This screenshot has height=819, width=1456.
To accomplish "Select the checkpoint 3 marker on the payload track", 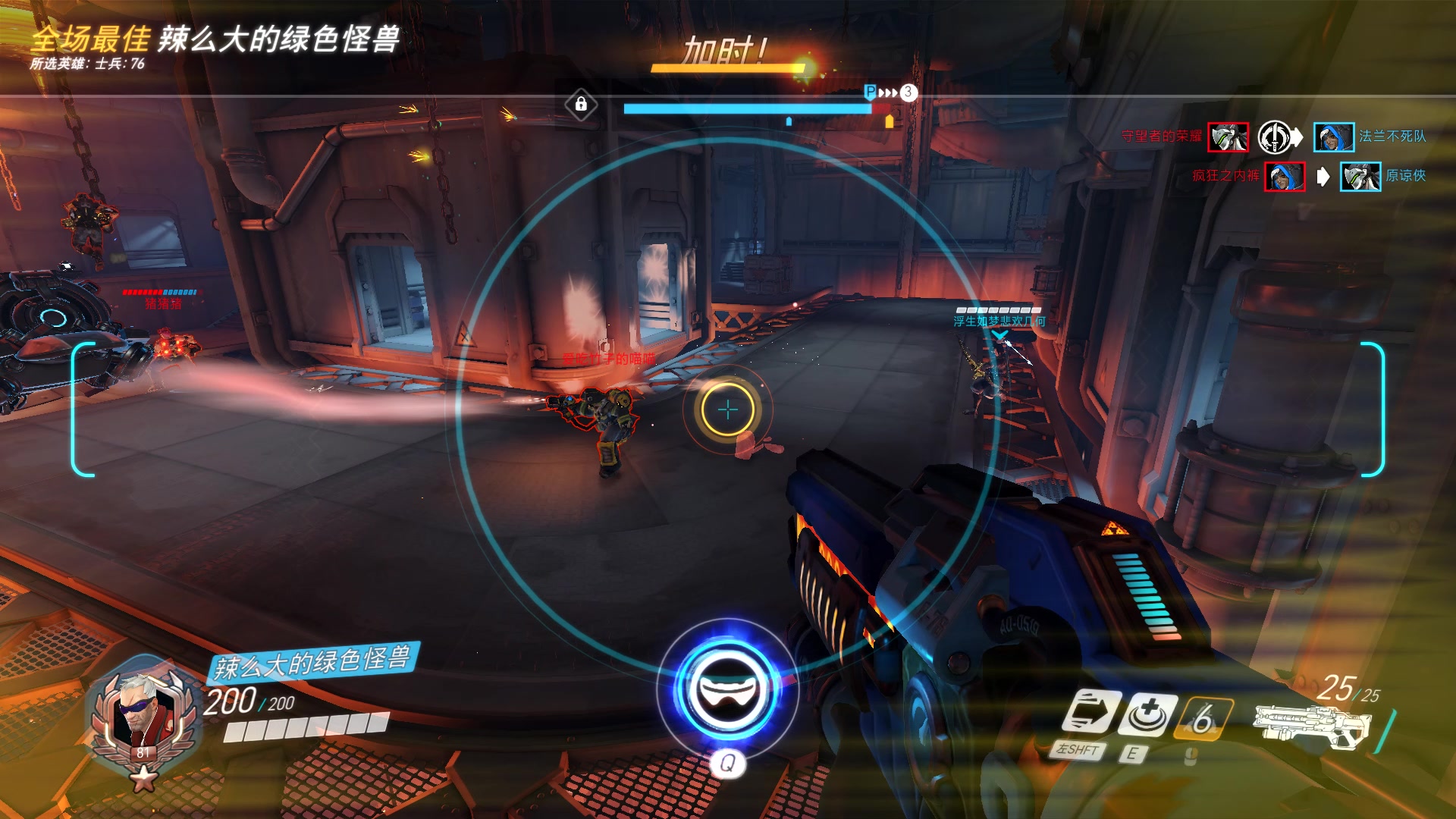I will click(908, 93).
